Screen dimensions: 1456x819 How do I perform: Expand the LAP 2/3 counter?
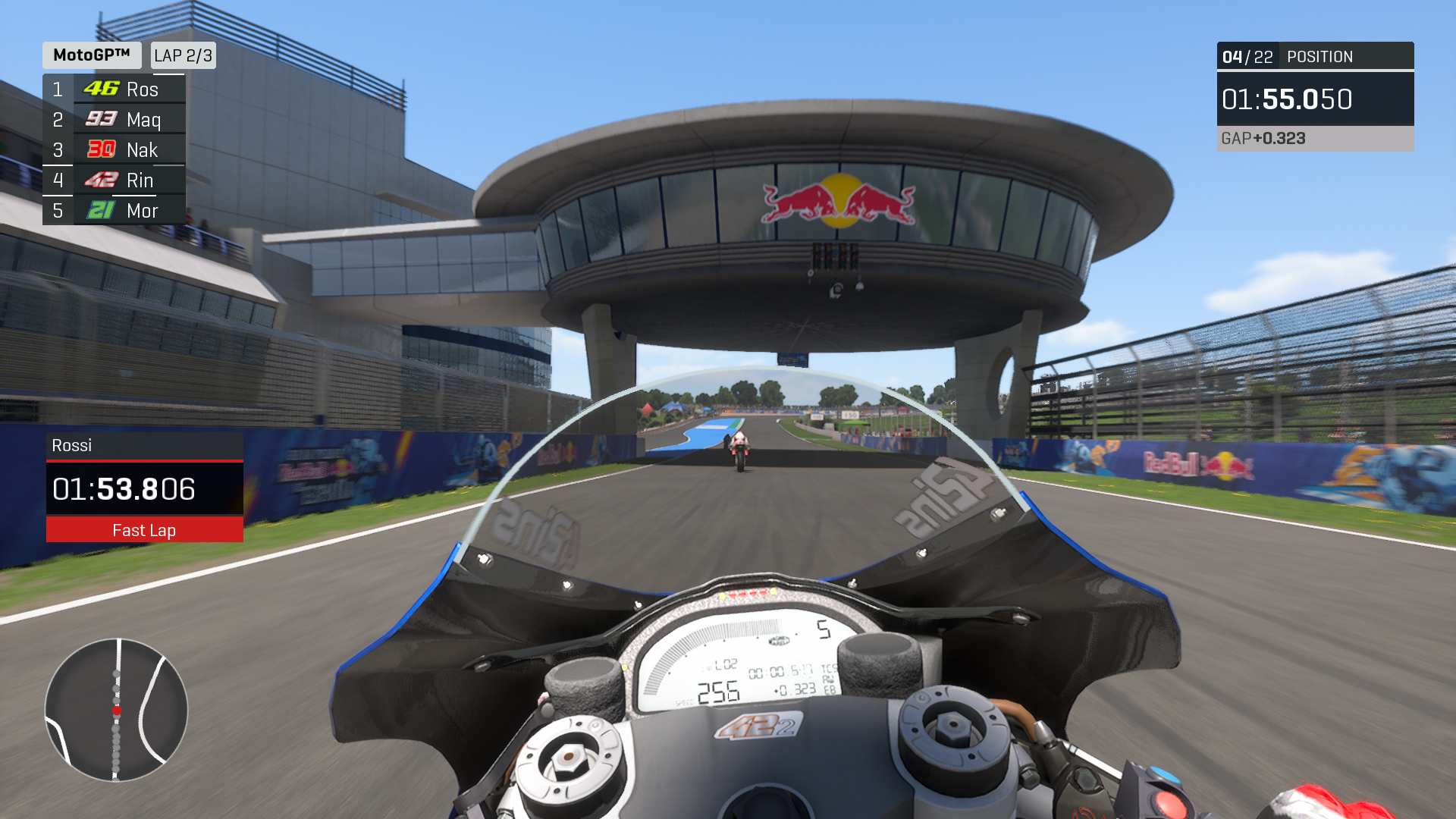click(183, 55)
